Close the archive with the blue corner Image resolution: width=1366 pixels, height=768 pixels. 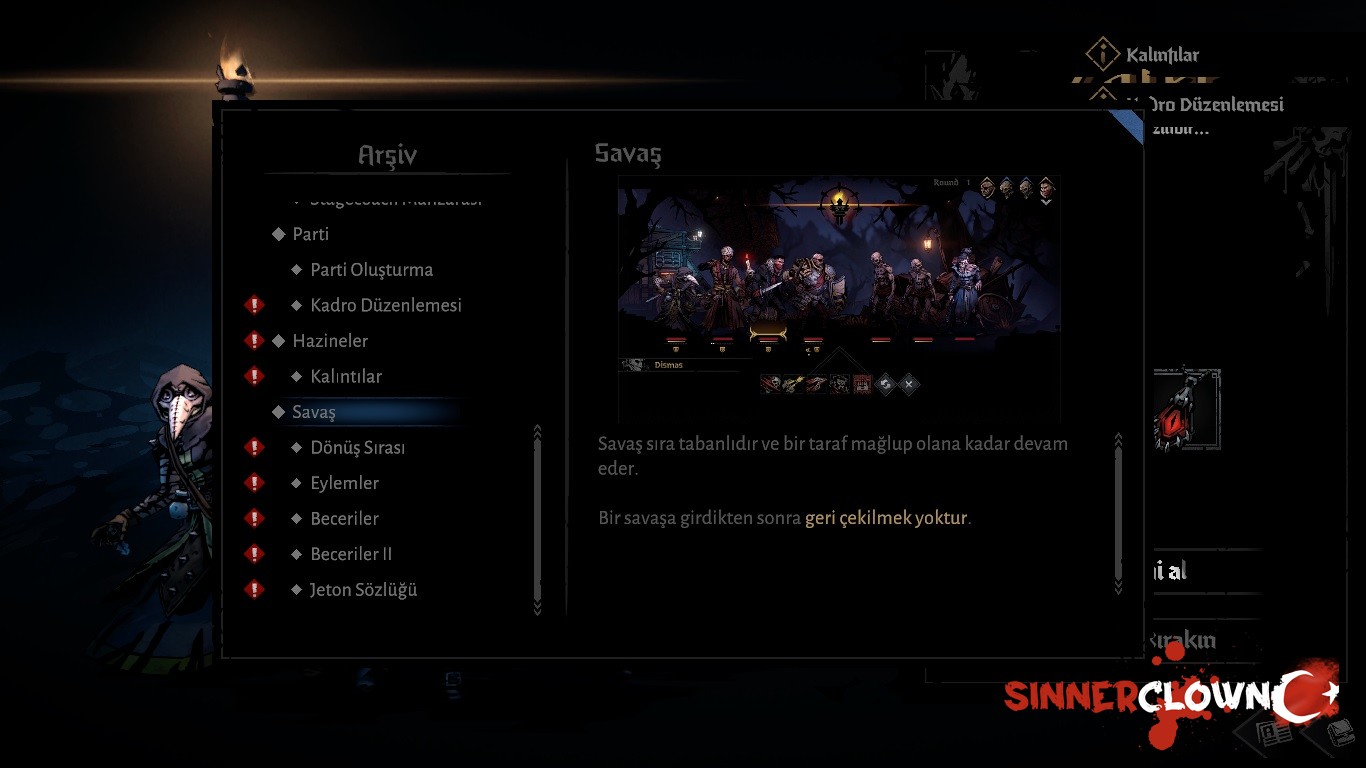click(x=1130, y=124)
